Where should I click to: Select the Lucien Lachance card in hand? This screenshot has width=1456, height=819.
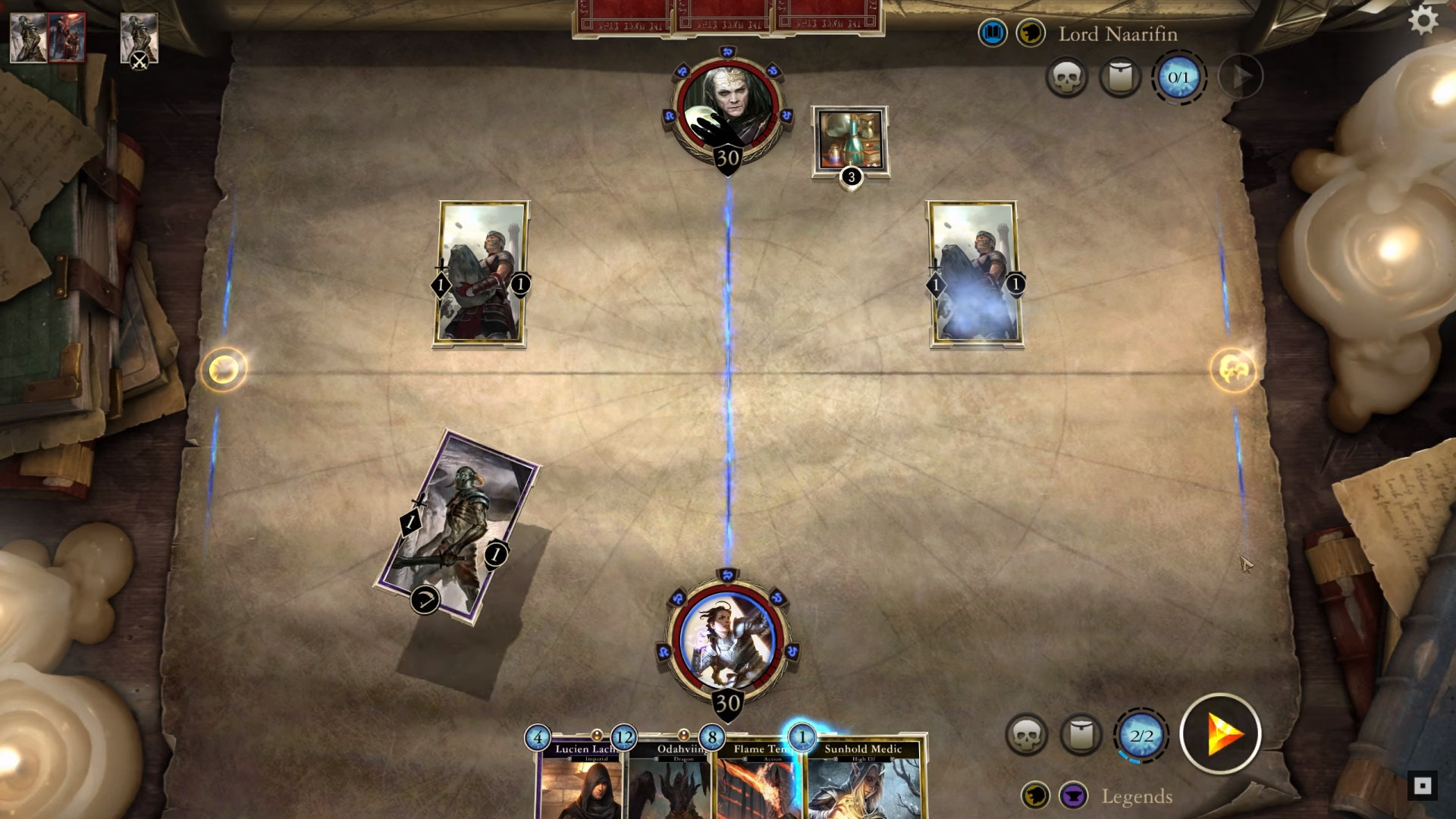click(581, 781)
